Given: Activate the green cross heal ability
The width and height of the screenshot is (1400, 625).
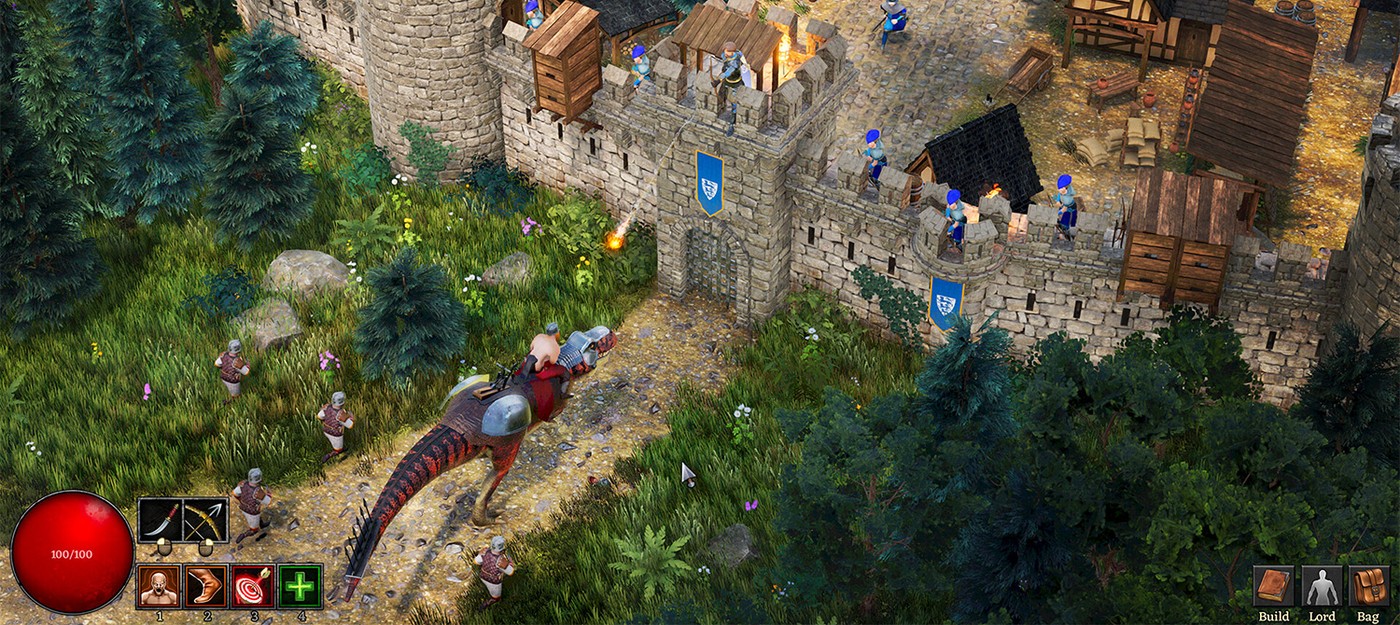Looking at the screenshot, I should [x=300, y=586].
